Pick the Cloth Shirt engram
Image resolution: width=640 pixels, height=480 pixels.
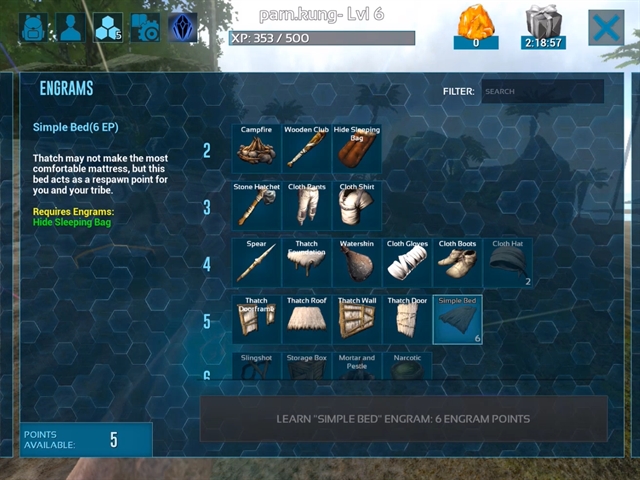(357, 205)
